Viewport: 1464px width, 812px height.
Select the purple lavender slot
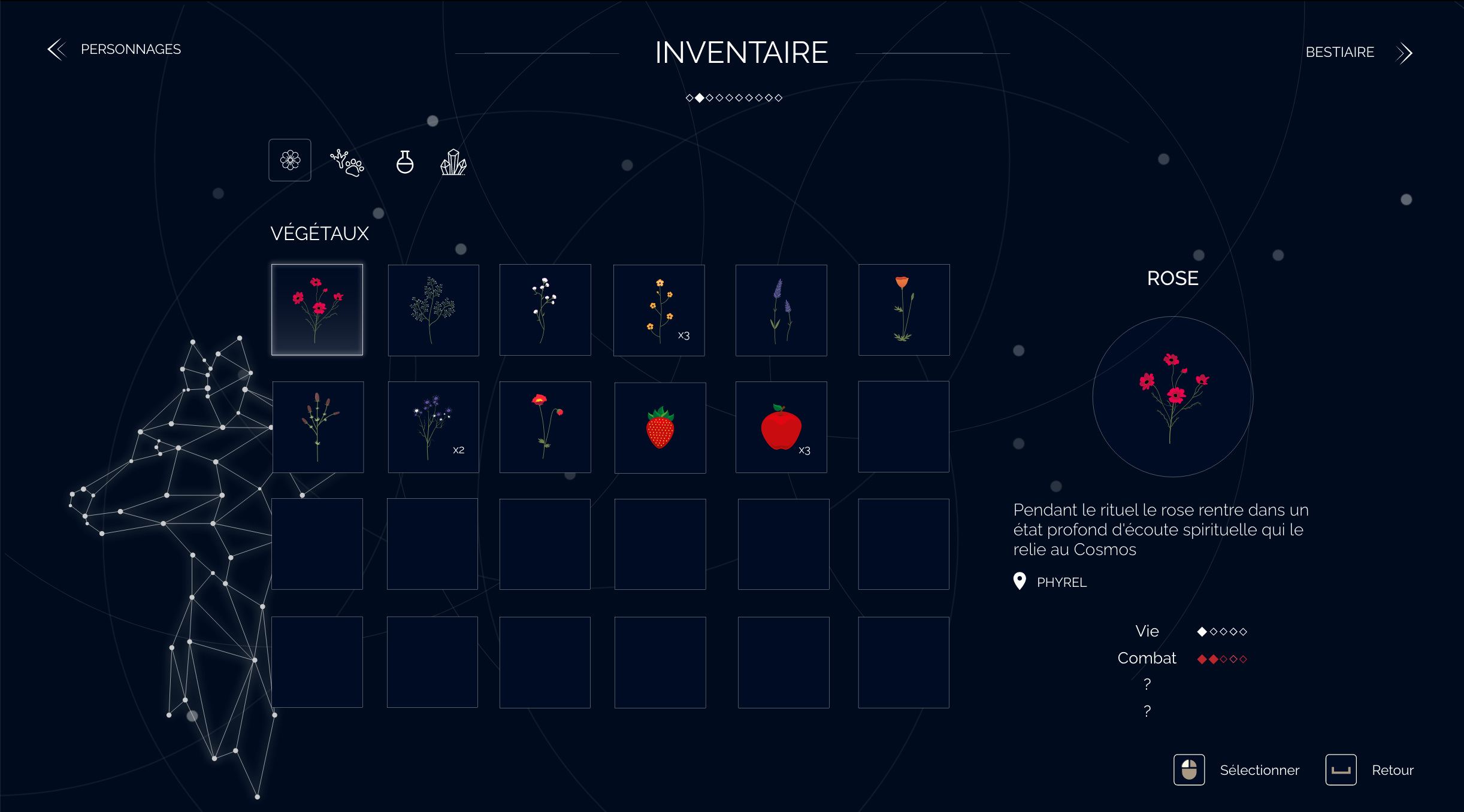pyautogui.click(x=781, y=310)
